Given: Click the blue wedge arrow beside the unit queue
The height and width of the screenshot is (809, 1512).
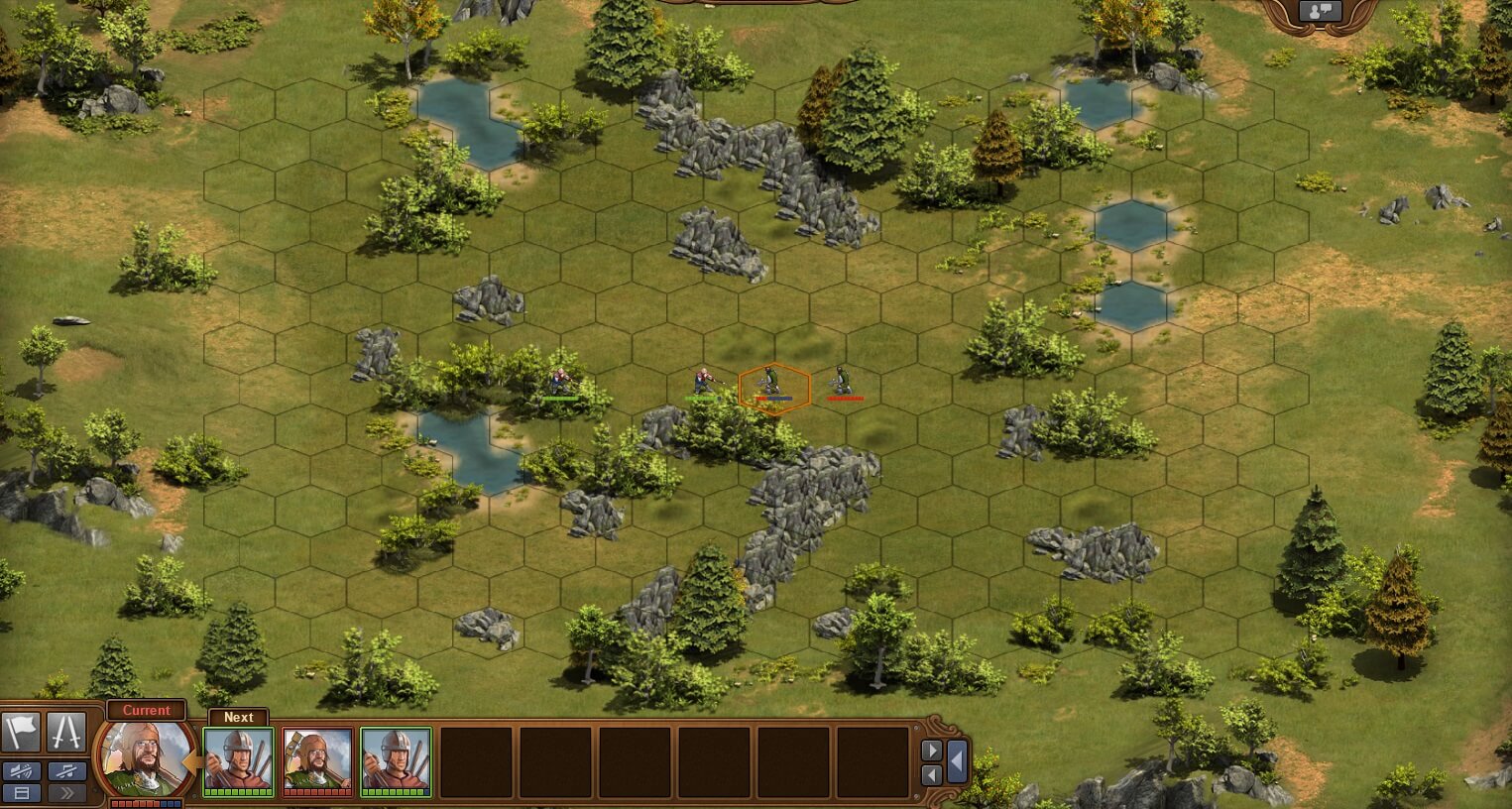Looking at the screenshot, I should point(956,761).
